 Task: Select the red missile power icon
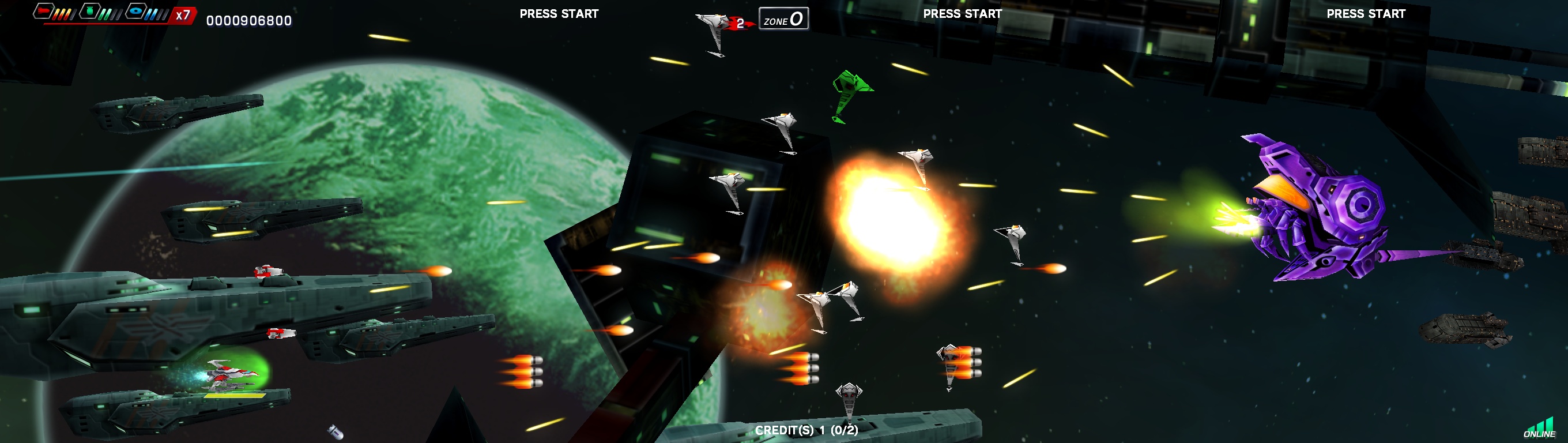[43, 11]
